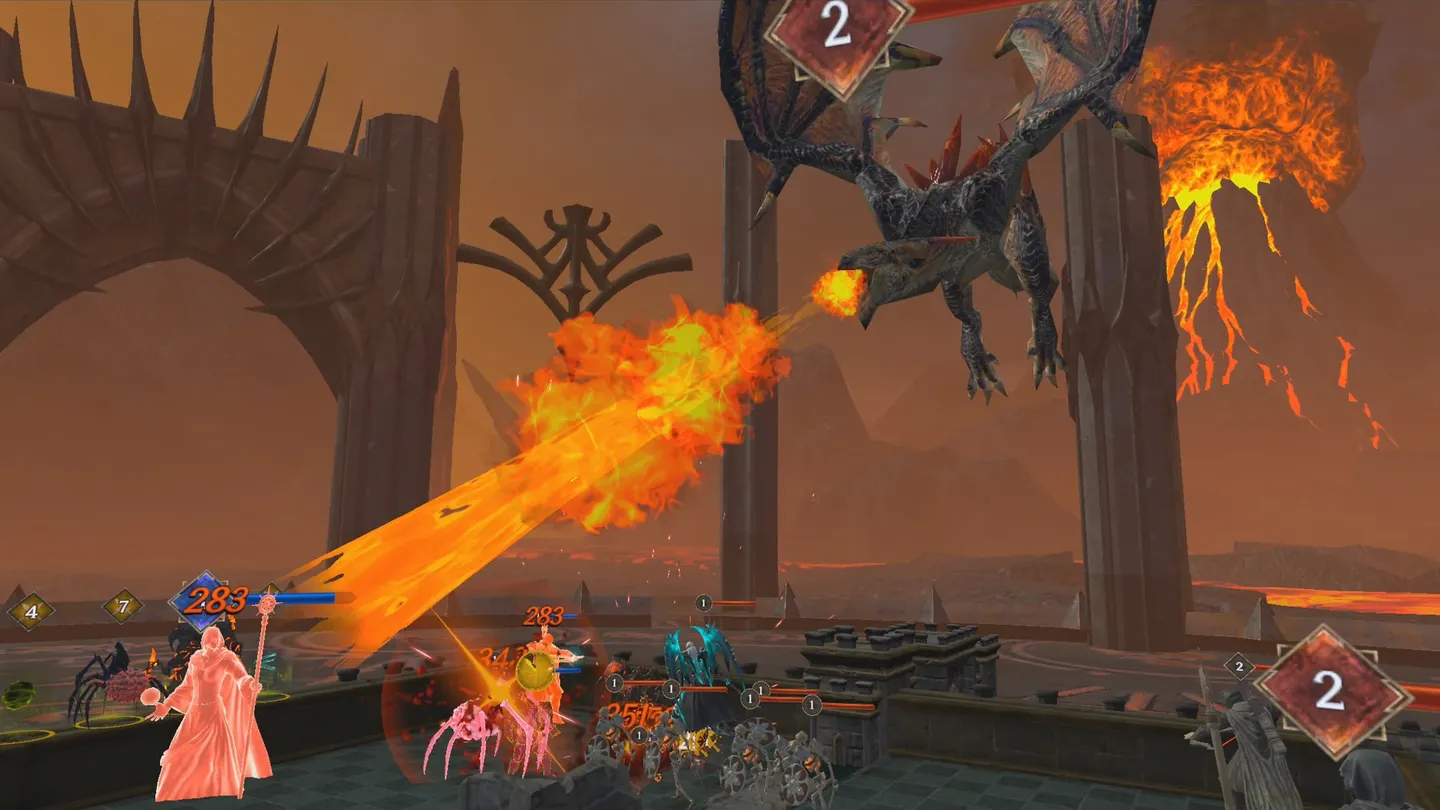
Task: Click the staff icon beside the wizard's health bar
Action: [265, 604]
